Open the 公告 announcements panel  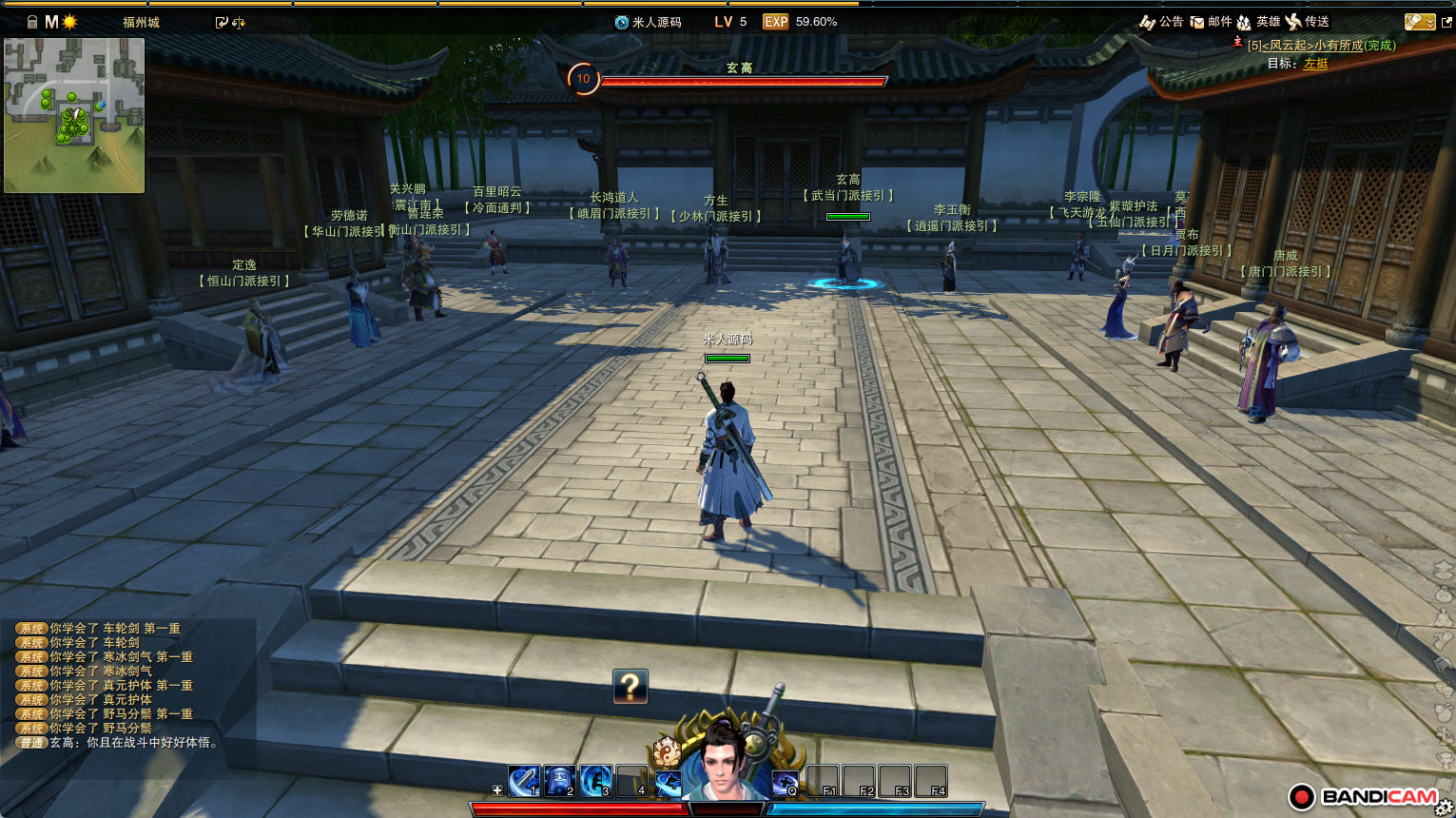coord(1161,22)
